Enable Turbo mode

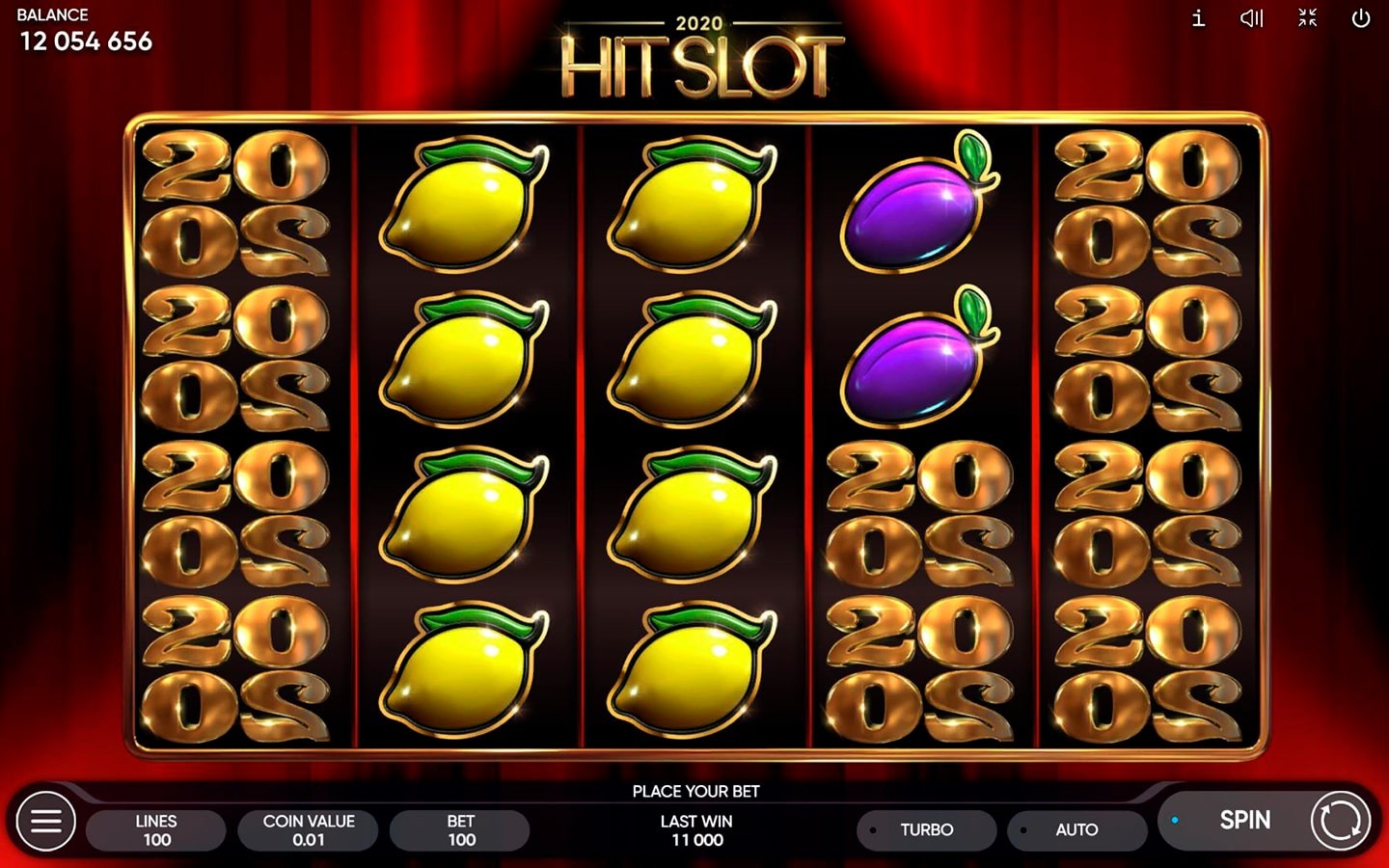926,829
